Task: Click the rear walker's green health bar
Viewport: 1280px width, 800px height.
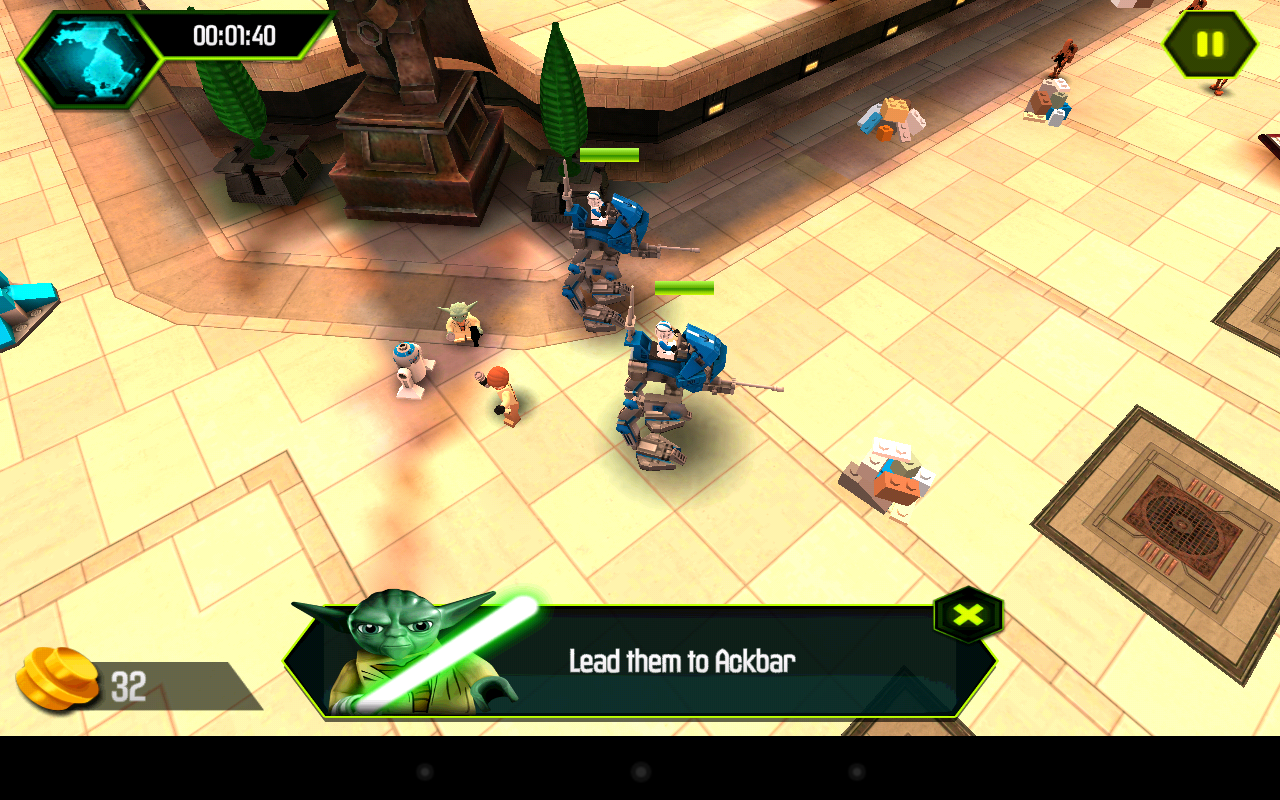Action: coord(611,154)
